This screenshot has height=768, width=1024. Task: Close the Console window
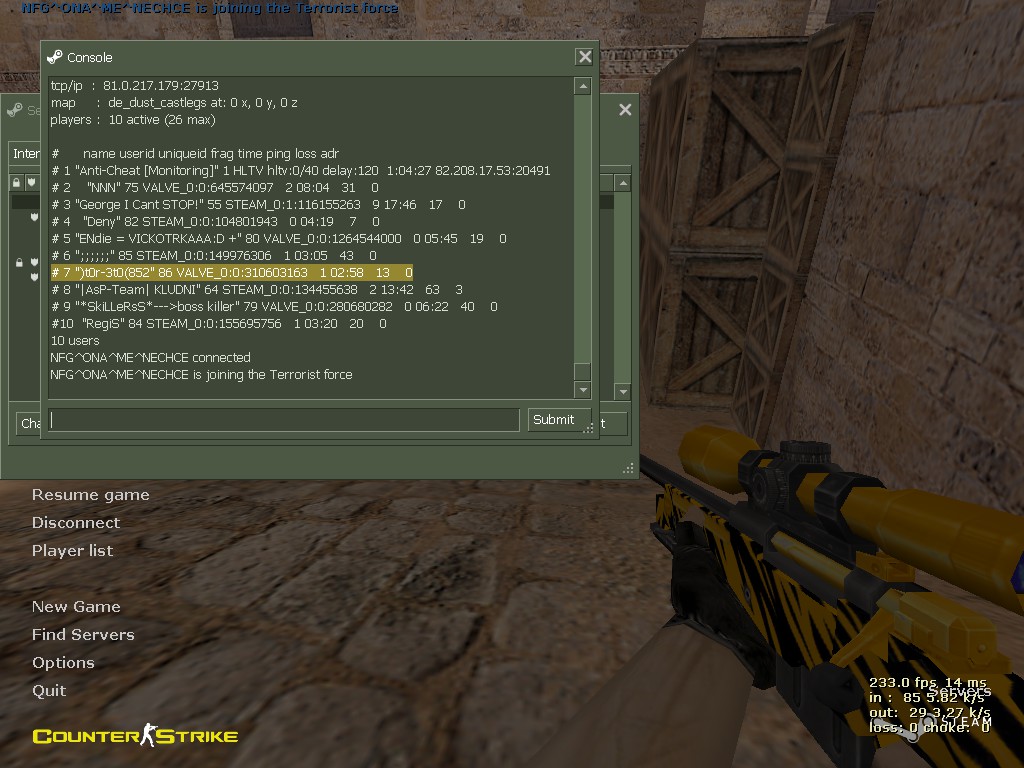pyautogui.click(x=585, y=58)
